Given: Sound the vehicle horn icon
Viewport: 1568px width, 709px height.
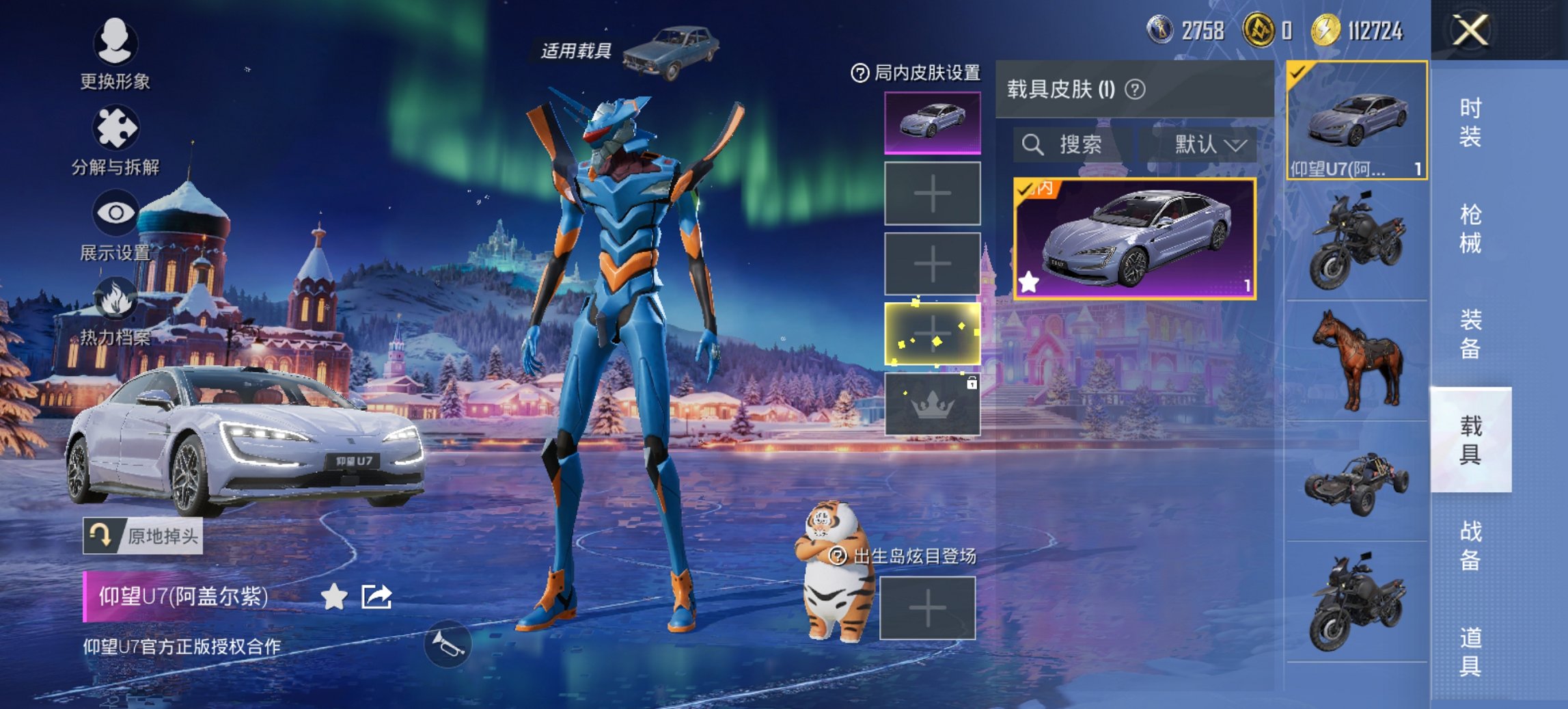Looking at the screenshot, I should point(448,643).
